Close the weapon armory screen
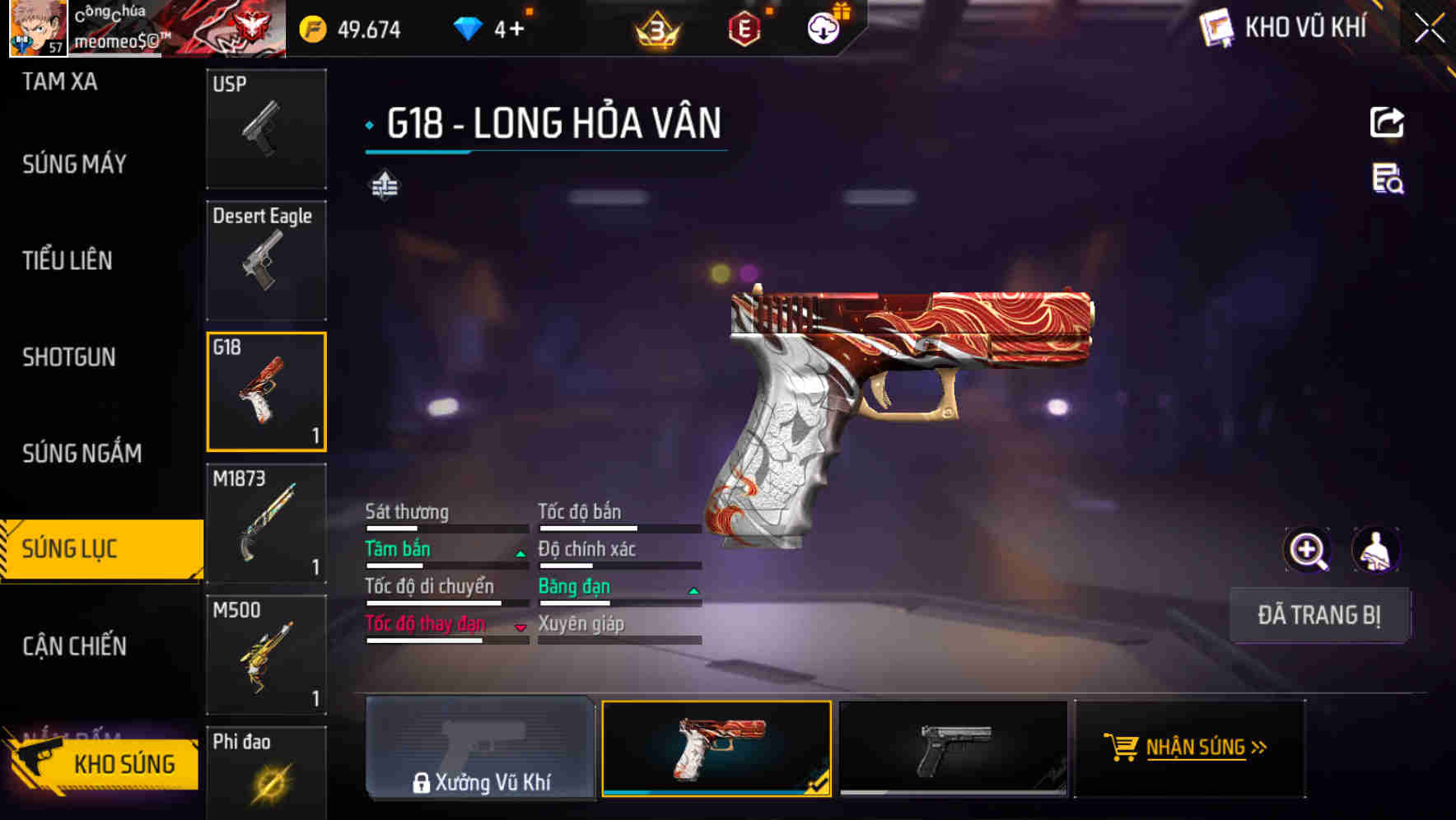Viewport: 1456px width, 820px height. pos(1429,29)
